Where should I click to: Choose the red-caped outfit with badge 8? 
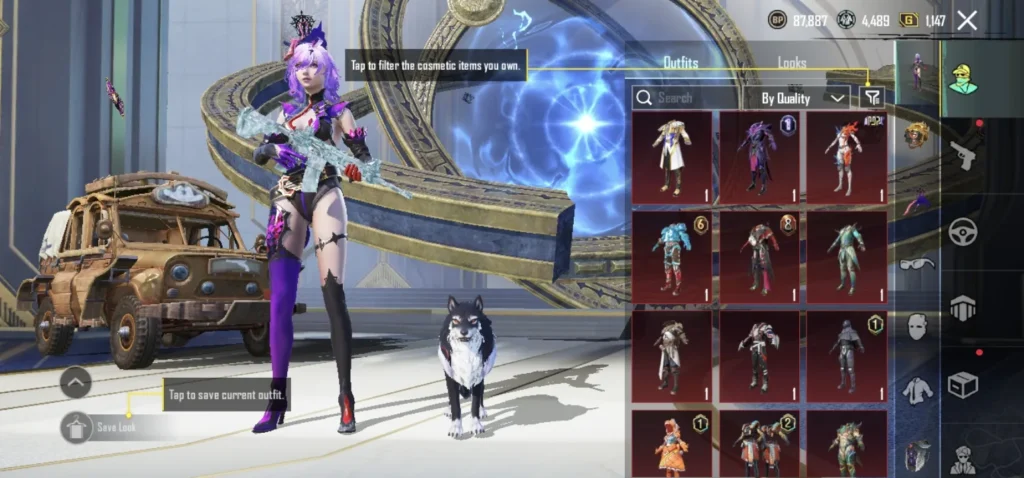(x=759, y=257)
